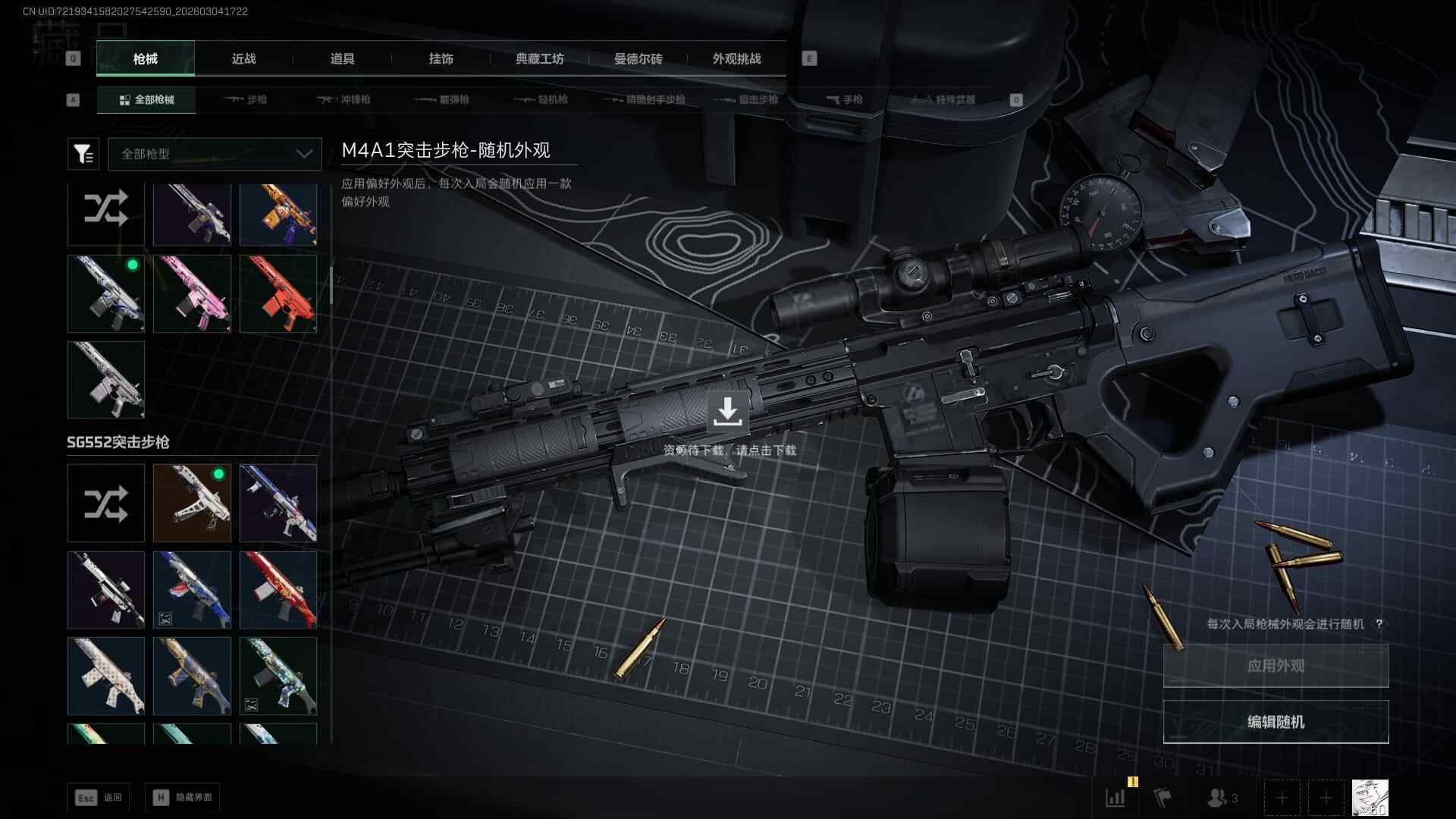Image resolution: width=1456 pixels, height=819 pixels.
Task: Pick the red SG552 skin thumbnail
Action: (x=278, y=589)
